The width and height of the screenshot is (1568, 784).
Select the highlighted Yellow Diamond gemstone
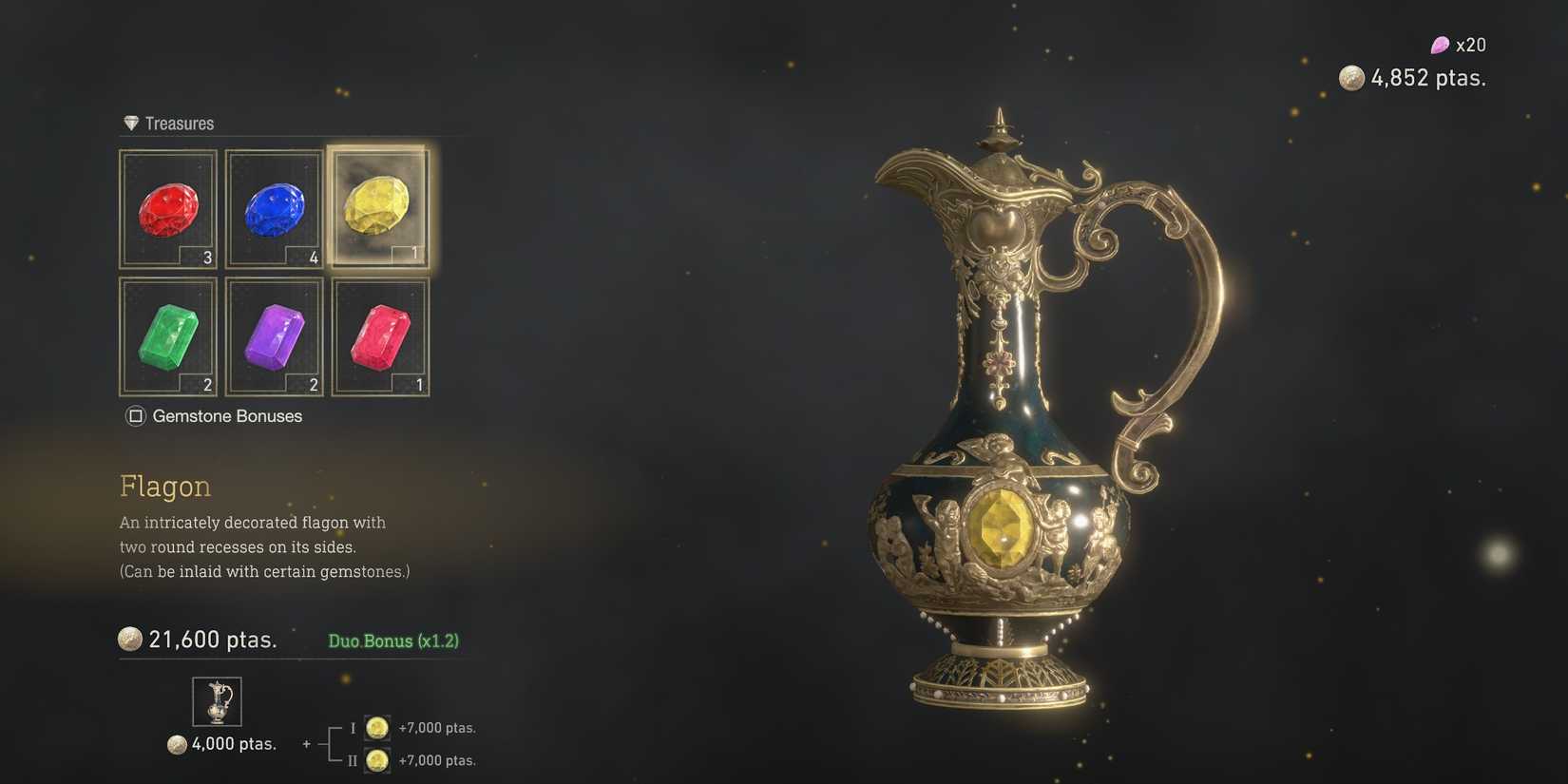pos(379,207)
